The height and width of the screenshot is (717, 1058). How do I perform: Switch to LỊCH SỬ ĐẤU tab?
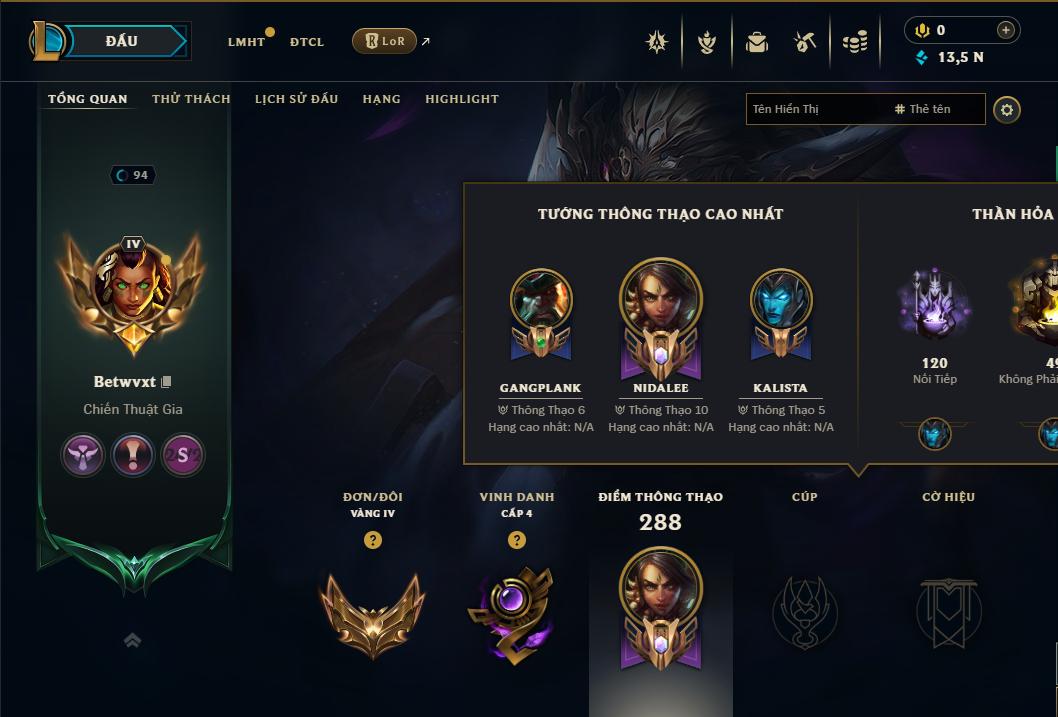(x=296, y=99)
